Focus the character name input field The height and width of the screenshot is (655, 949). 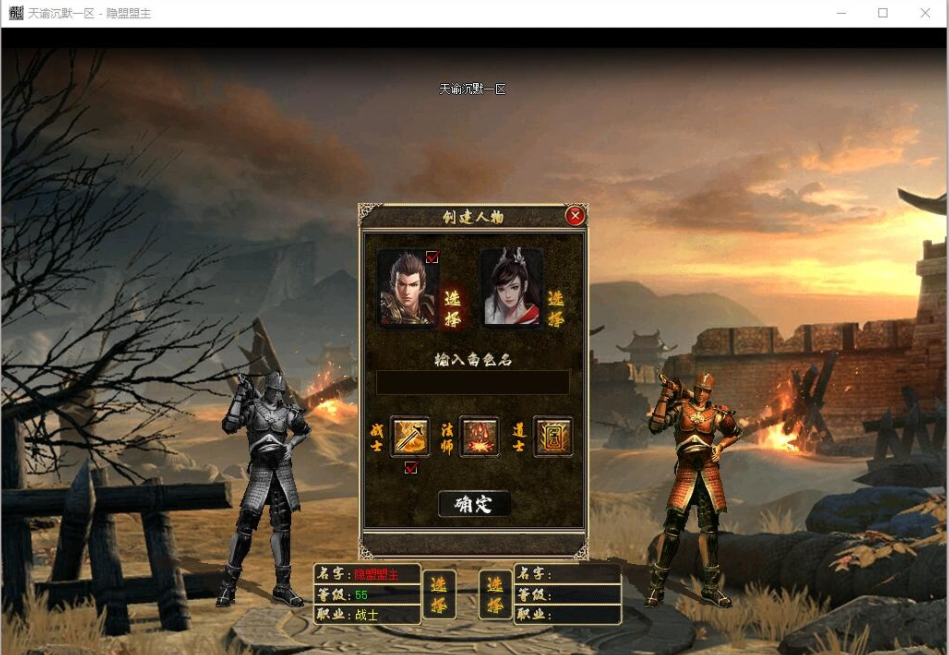point(472,382)
